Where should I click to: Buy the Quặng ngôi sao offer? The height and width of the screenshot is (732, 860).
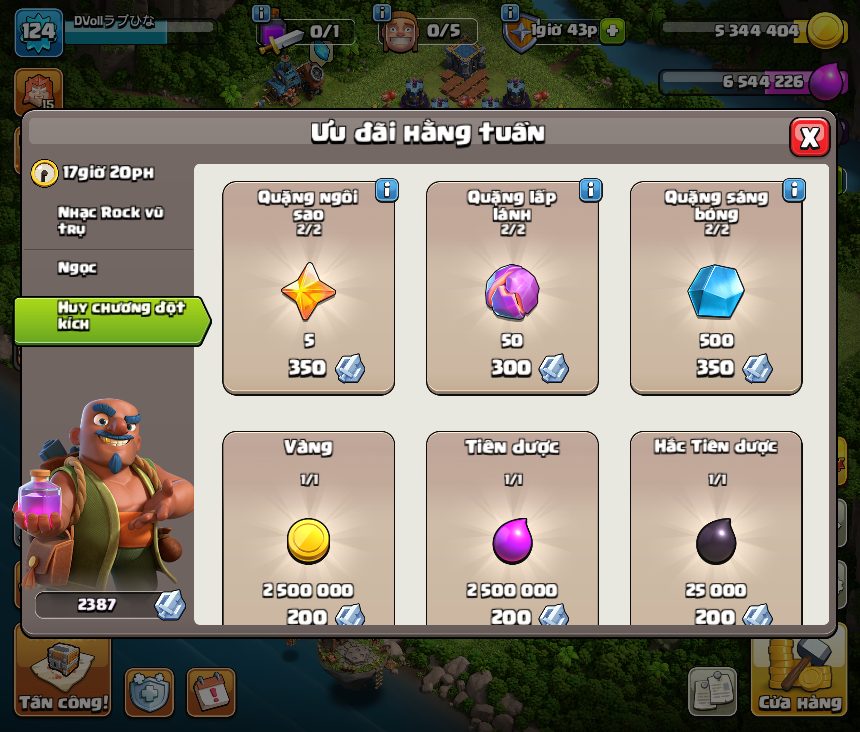[x=308, y=290]
